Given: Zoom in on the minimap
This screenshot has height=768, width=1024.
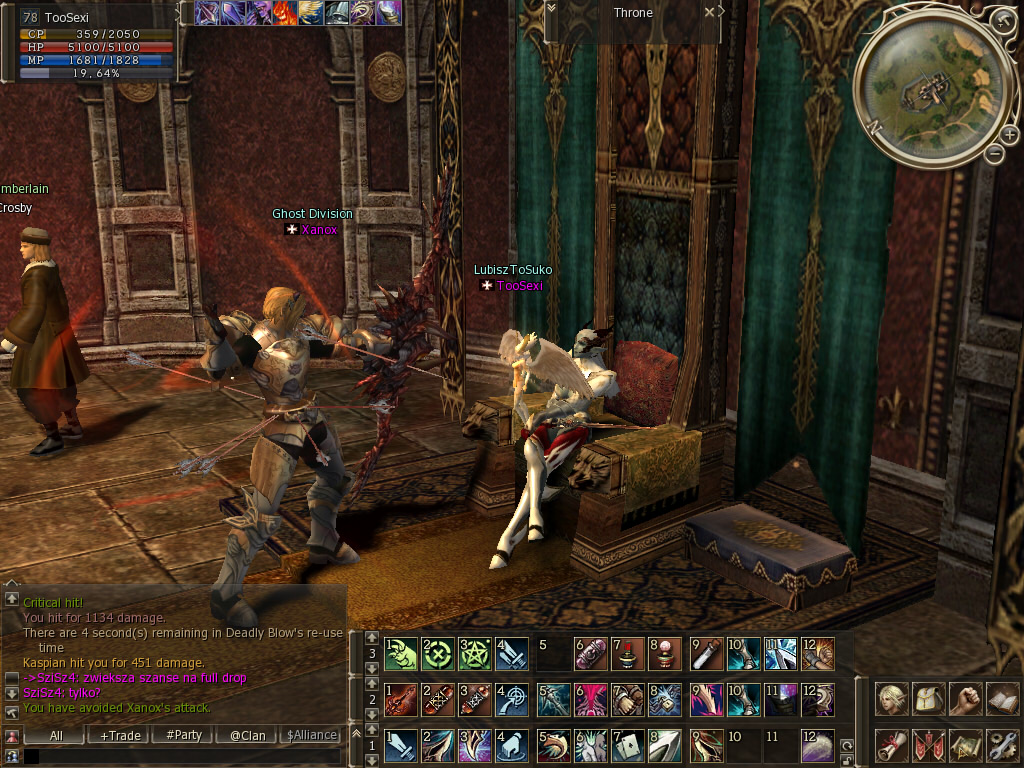Looking at the screenshot, I should tap(1009, 135).
